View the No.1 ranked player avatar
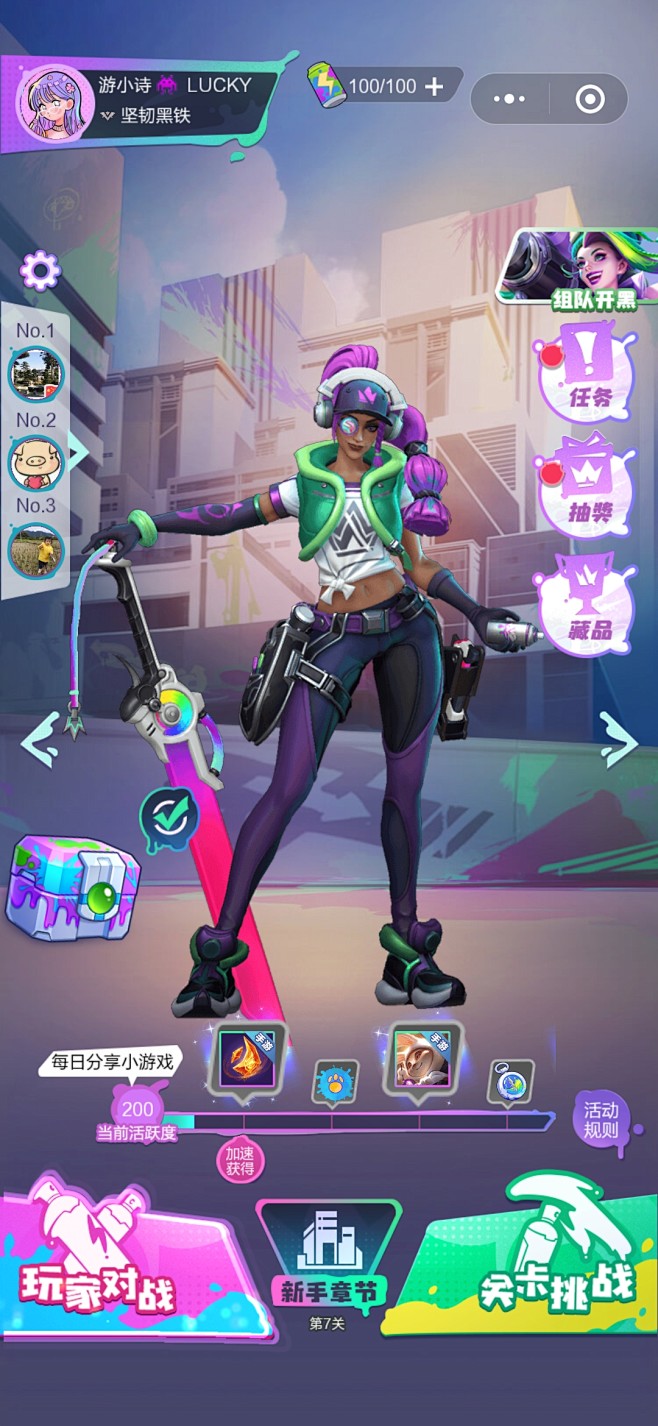The width and height of the screenshot is (658, 1426). [37, 373]
